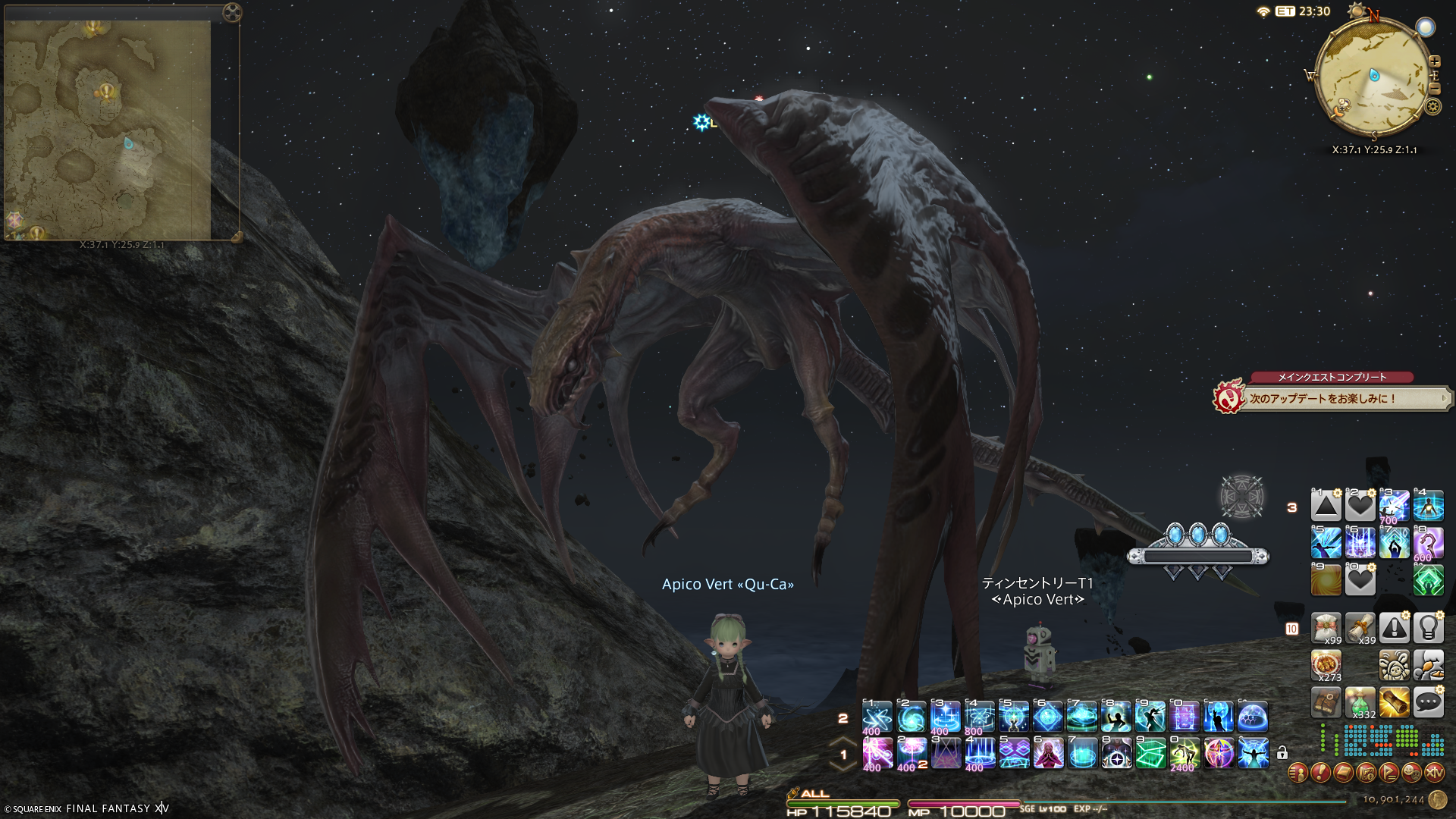Click the speech bubble chat macro icon

(x=1428, y=703)
